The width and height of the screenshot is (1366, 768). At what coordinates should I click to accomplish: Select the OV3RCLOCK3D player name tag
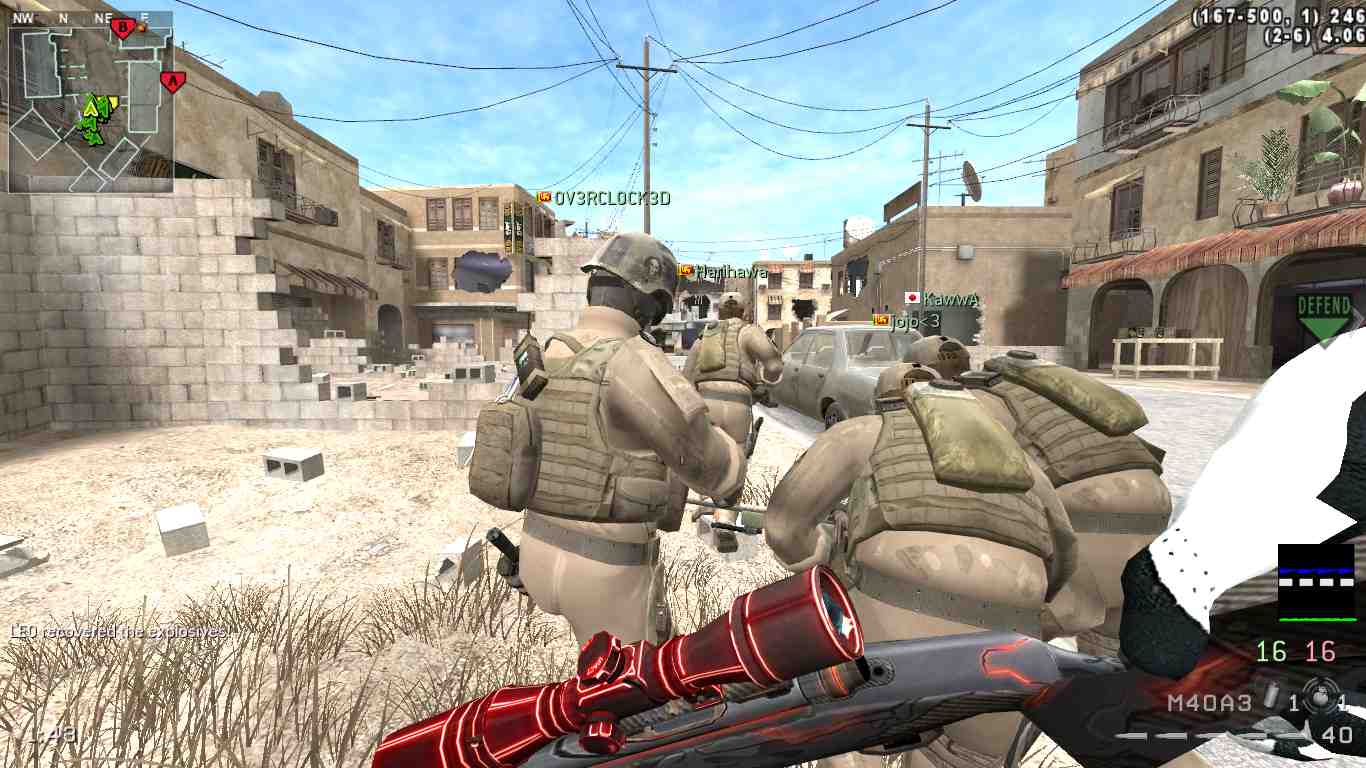[x=611, y=198]
